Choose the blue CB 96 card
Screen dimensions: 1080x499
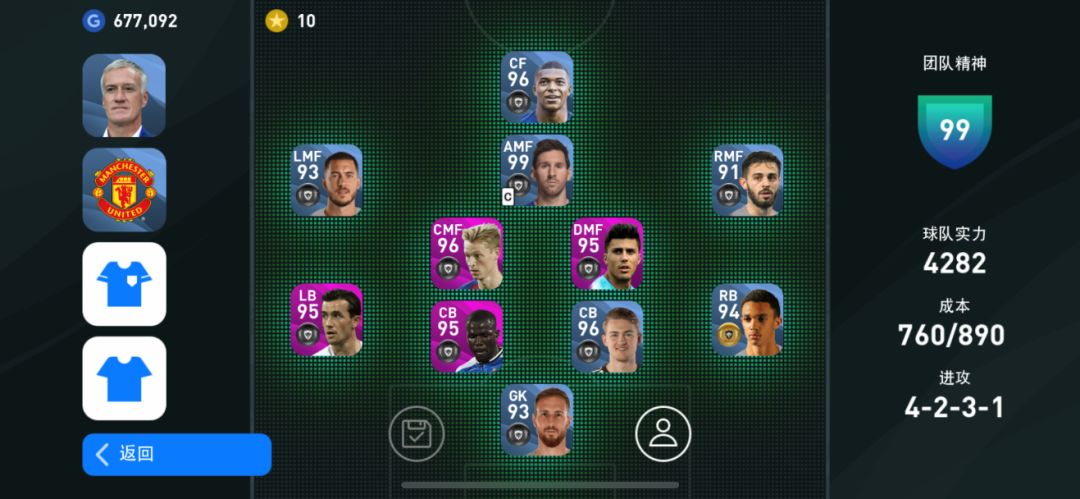tap(607, 338)
